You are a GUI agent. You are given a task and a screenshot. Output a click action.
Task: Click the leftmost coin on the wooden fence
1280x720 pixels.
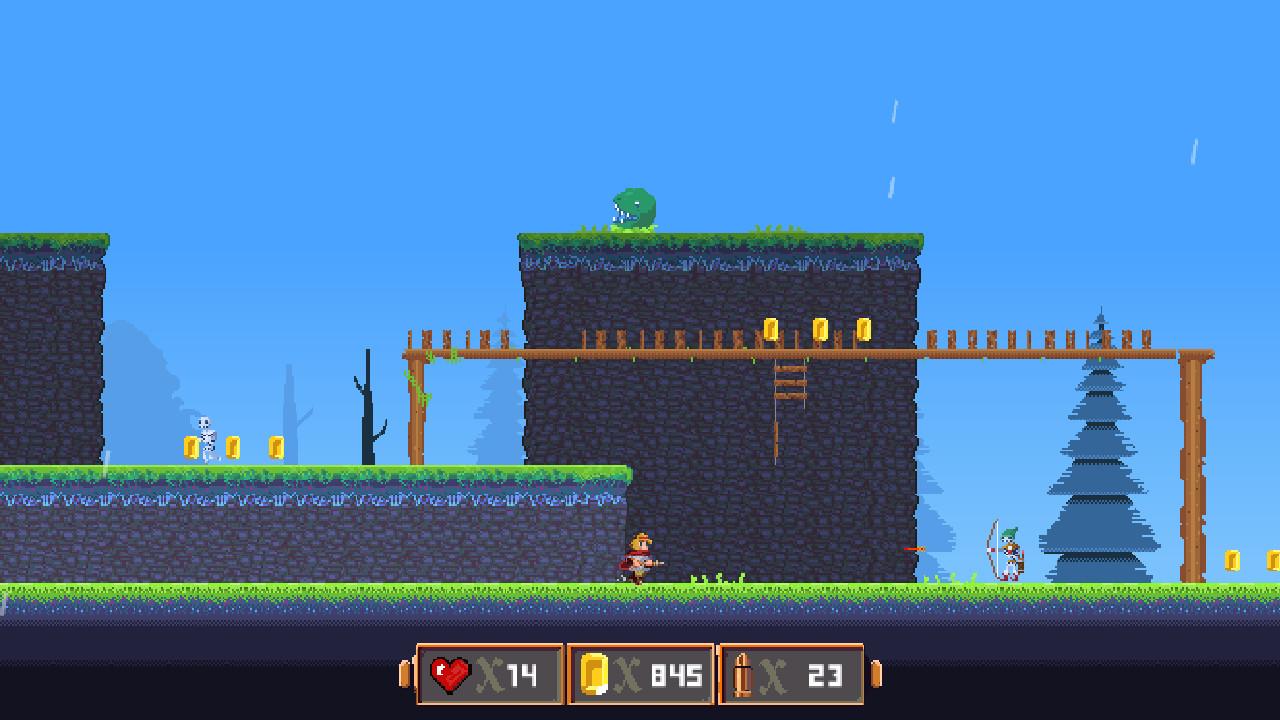coord(770,329)
